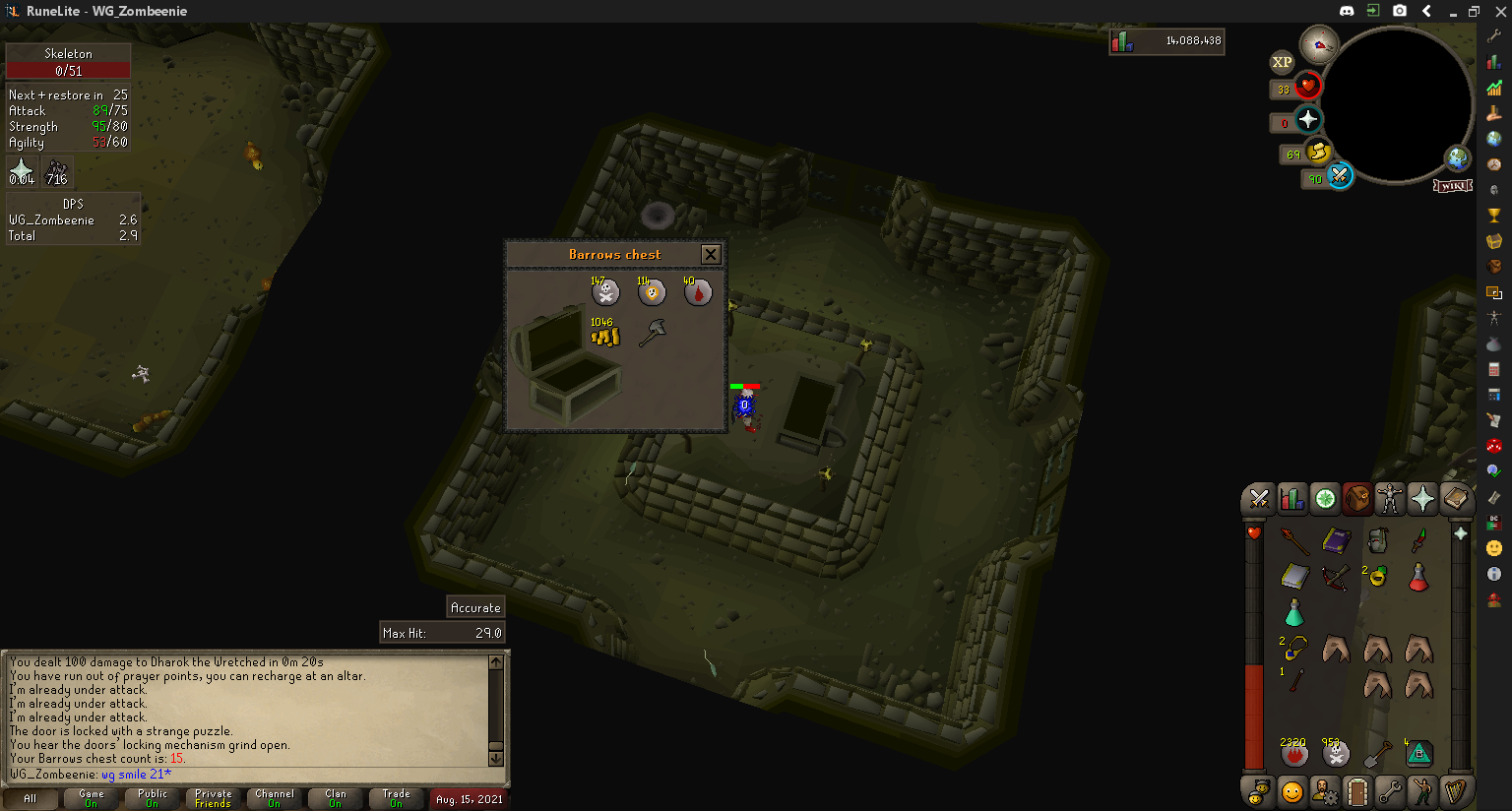Viewport: 1512px width, 811px height.
Task: Take the coins from the Barrows chest
Action: [x=604, y=336]
